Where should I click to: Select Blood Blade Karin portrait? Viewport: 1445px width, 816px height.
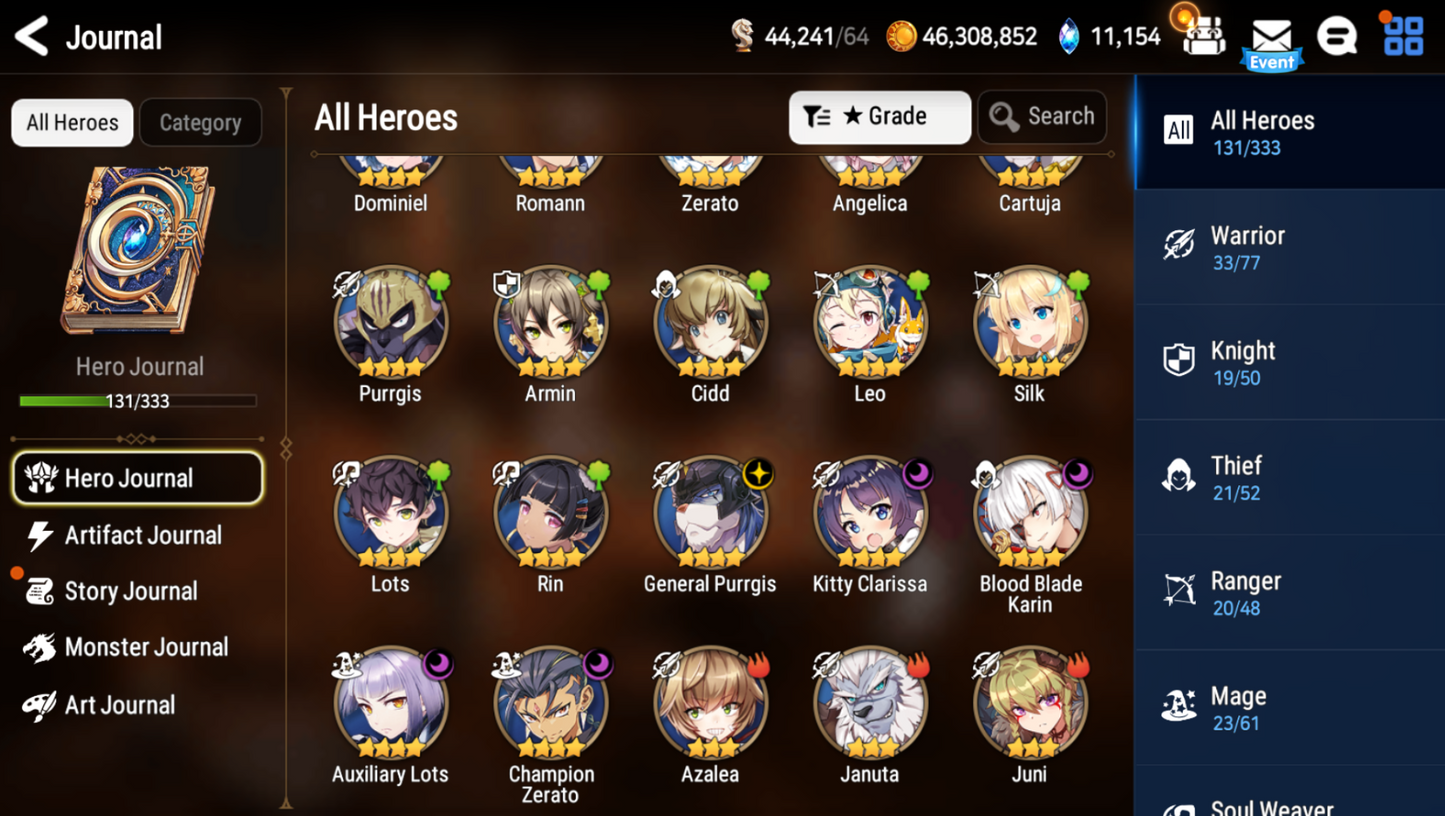1030,513
